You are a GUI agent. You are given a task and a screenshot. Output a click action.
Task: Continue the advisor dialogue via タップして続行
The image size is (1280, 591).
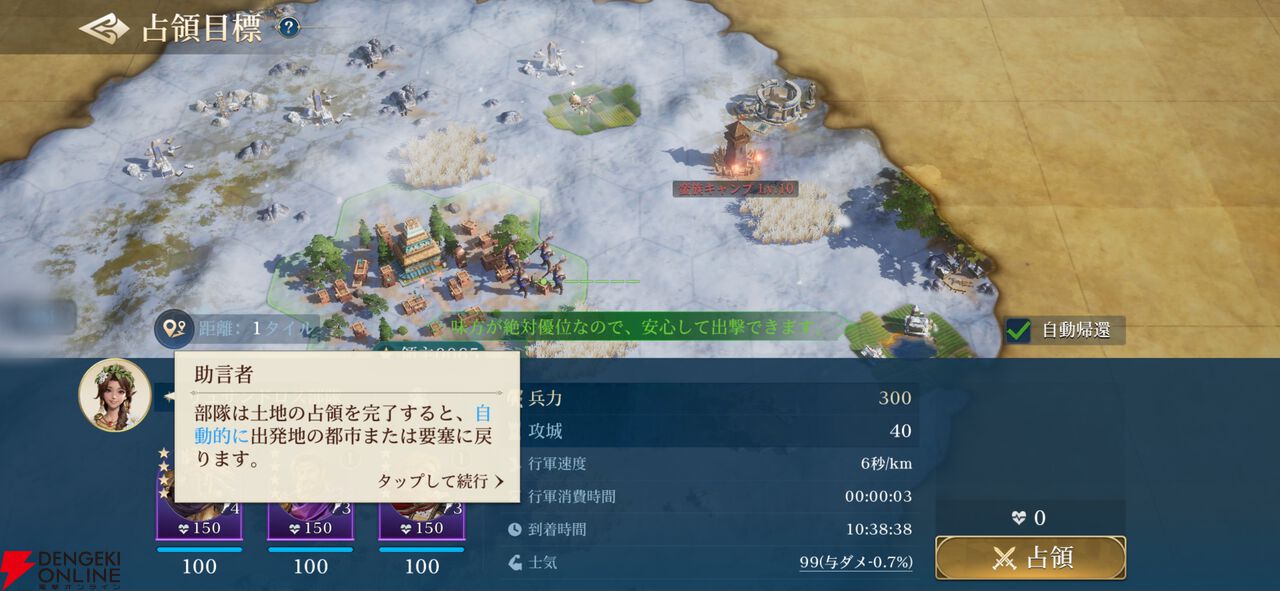click(x=440, y=481)
